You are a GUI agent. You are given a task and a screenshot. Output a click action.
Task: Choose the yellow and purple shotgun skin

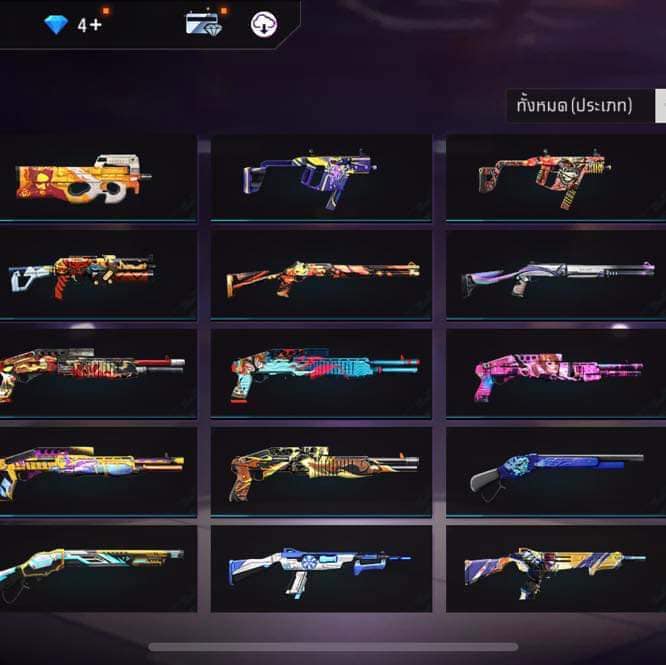96,470
